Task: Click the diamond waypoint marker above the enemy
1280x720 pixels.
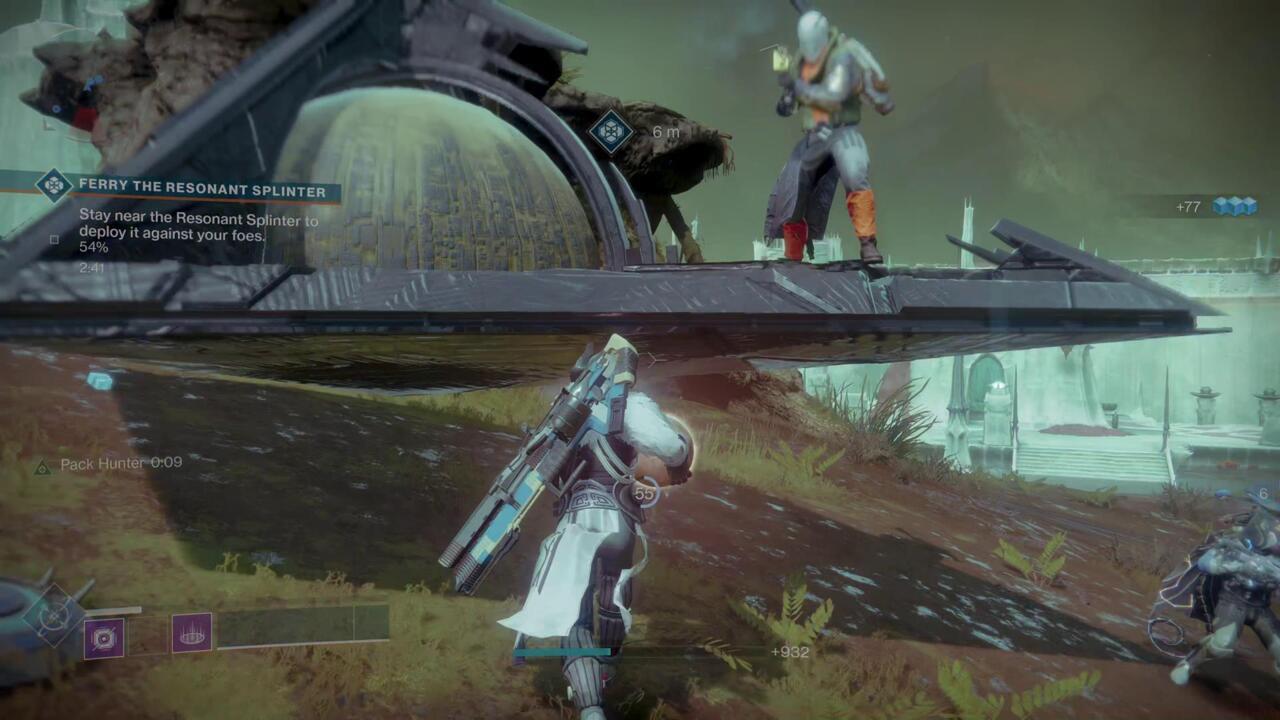Action: tap(611, 131)
